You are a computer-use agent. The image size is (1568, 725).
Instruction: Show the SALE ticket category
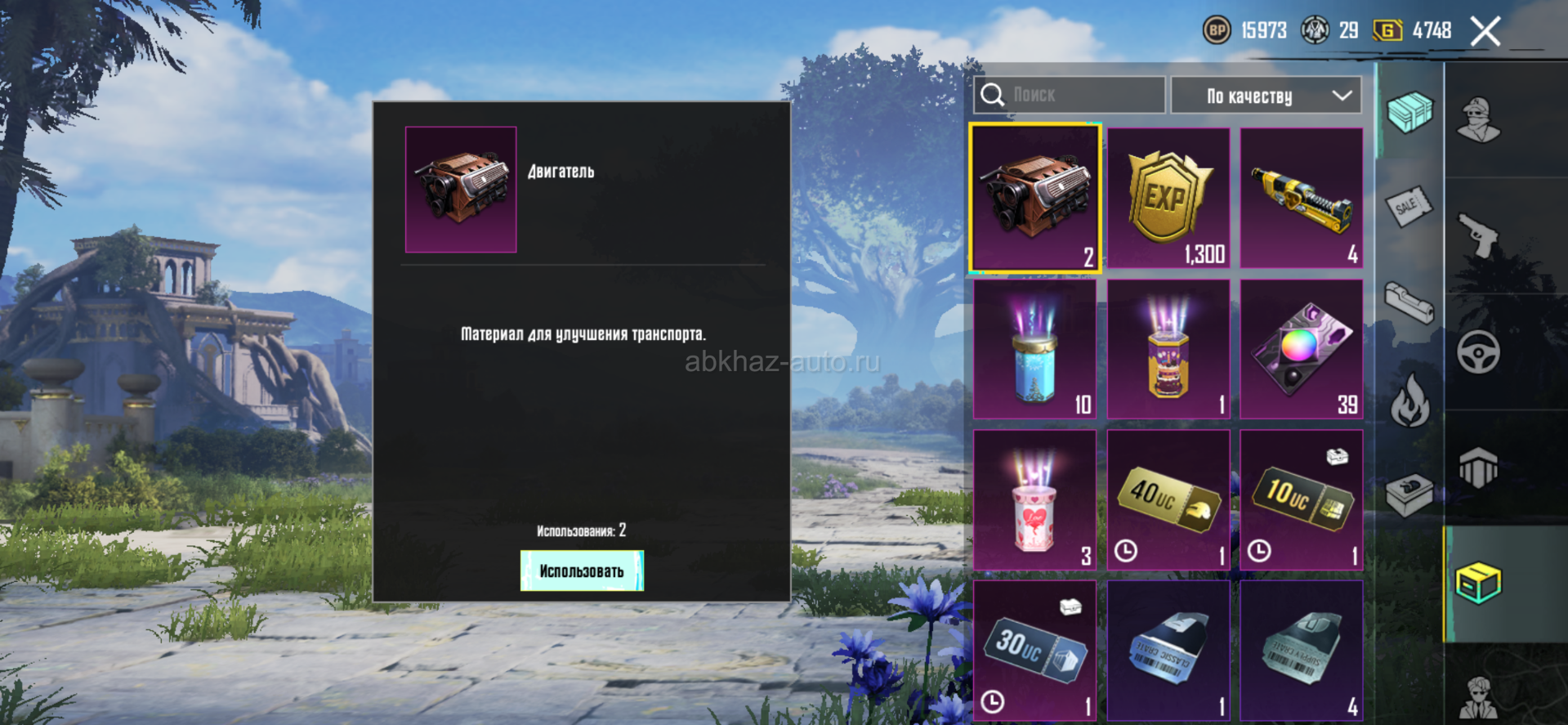click(1409, 206)
